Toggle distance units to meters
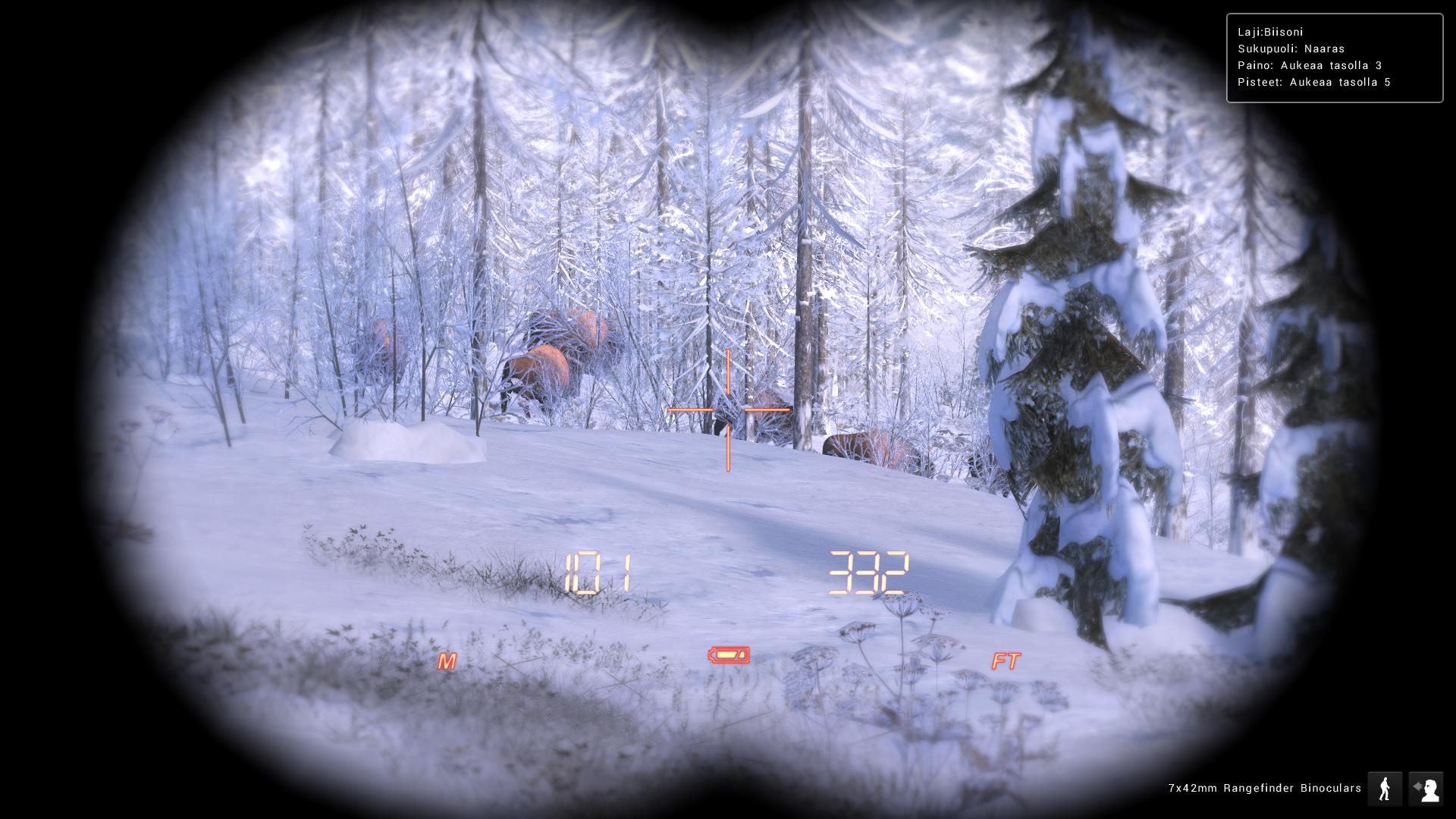 [446, 661]
